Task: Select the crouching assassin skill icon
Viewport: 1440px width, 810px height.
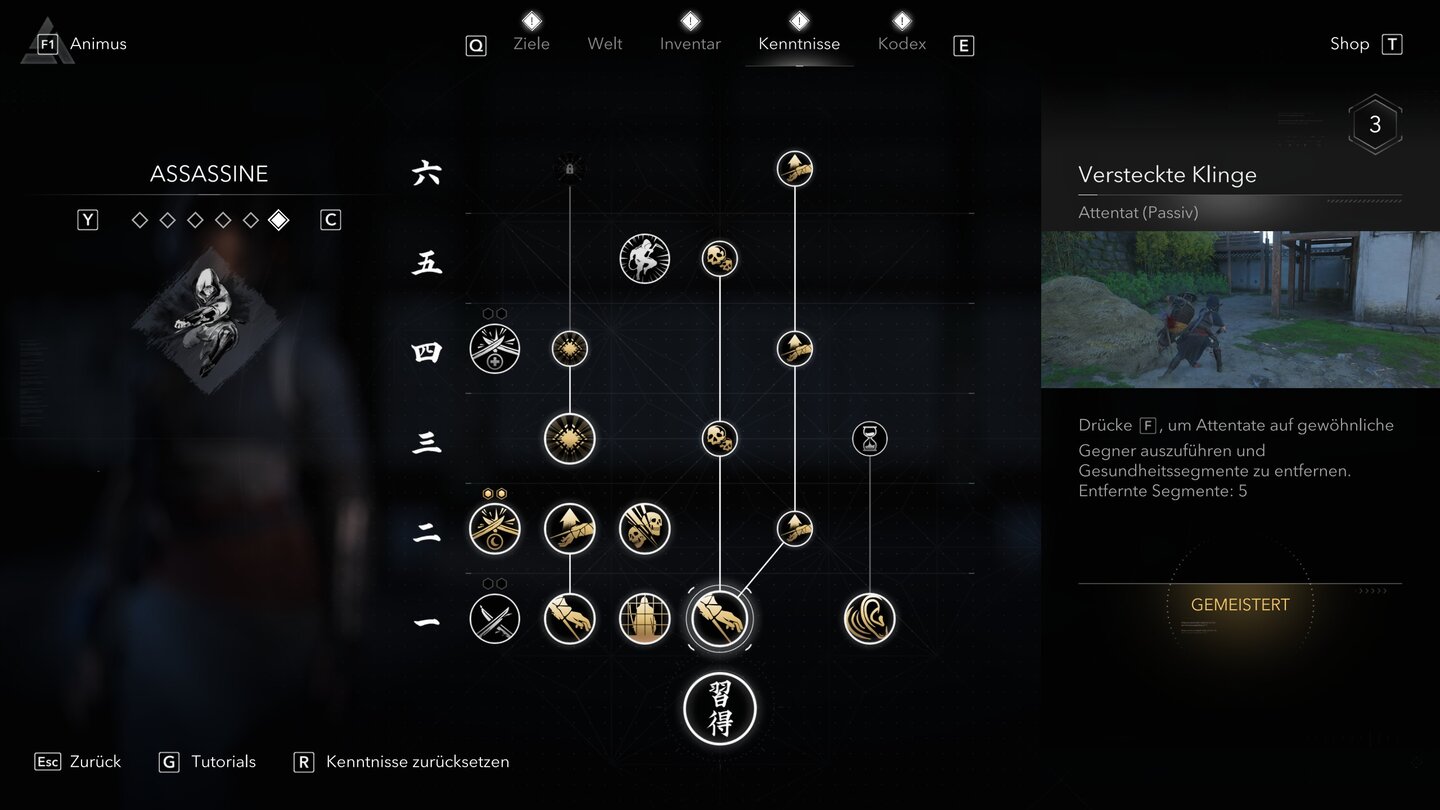Action: [644, 259]
